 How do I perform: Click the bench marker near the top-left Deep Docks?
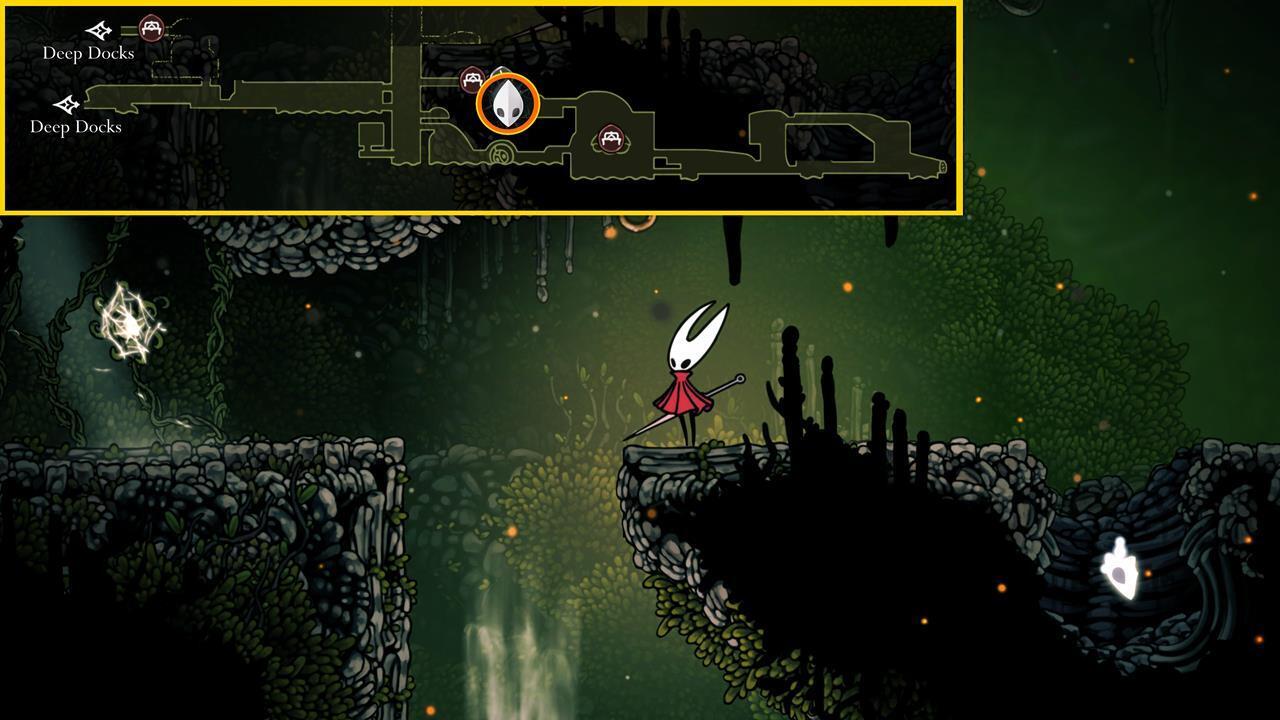coord(150,28)
